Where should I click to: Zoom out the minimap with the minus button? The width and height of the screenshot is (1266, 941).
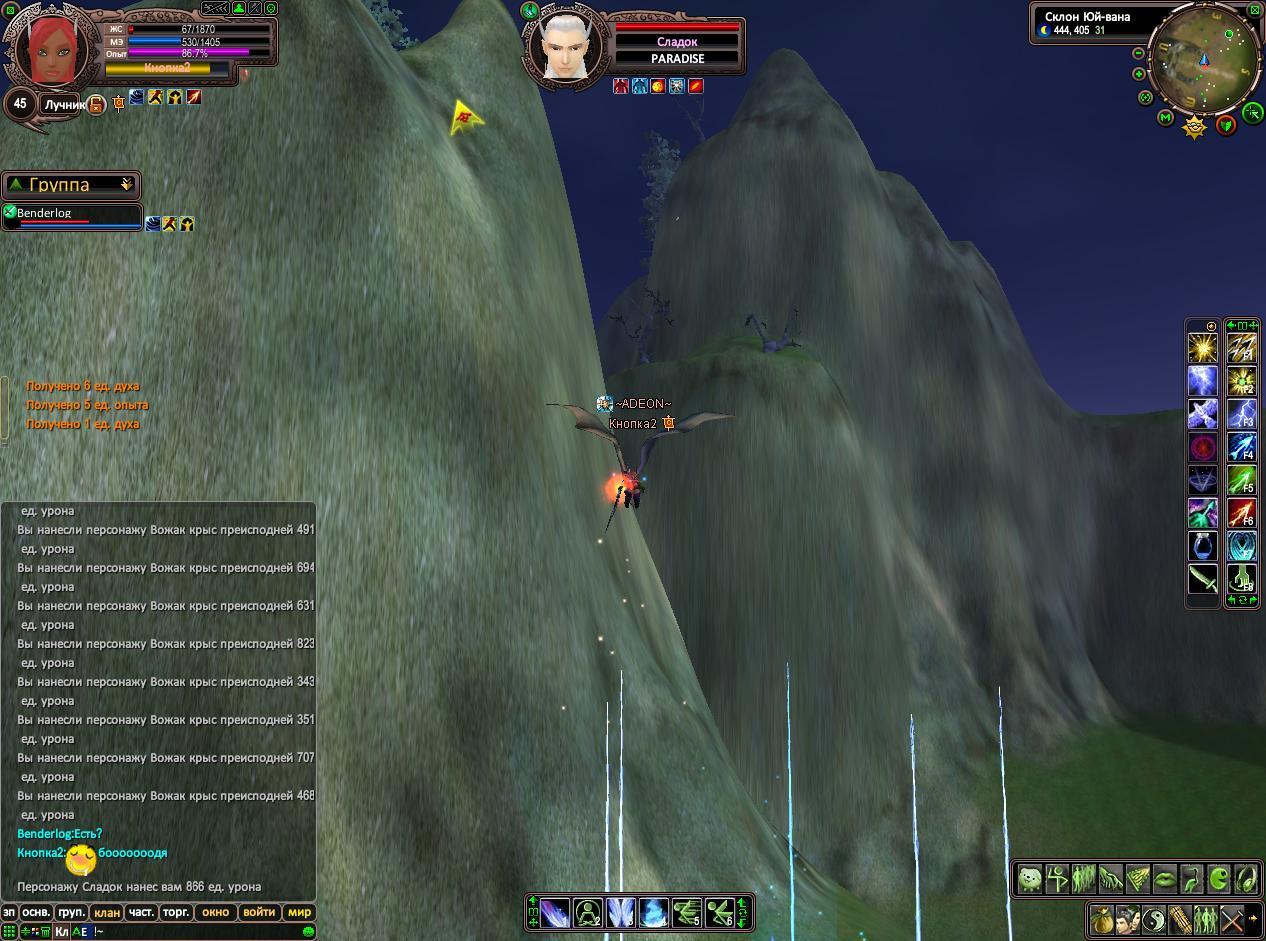(x=1138, y=53)
